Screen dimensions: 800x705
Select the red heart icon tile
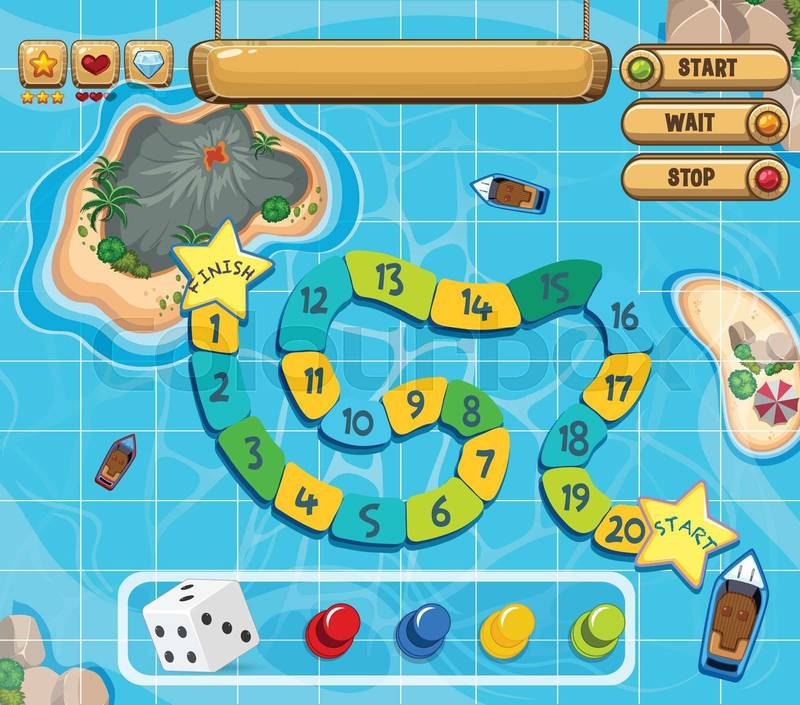click(95, 64)
